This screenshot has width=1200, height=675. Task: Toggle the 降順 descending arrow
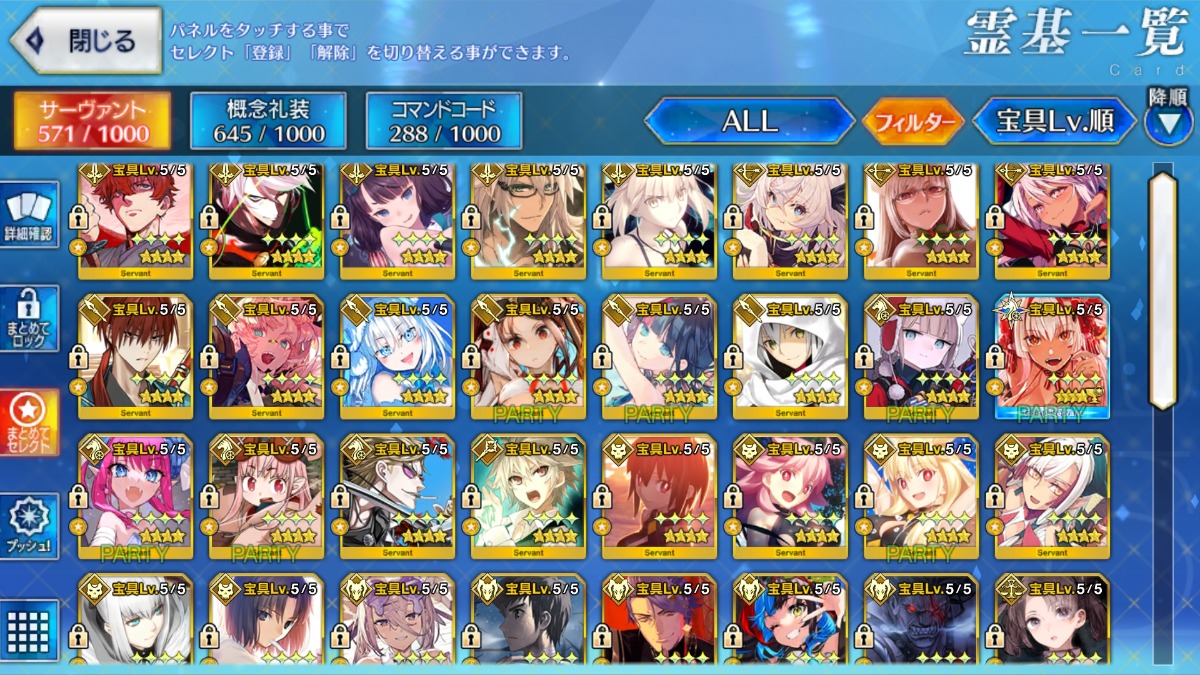[x=1167, y=122]
